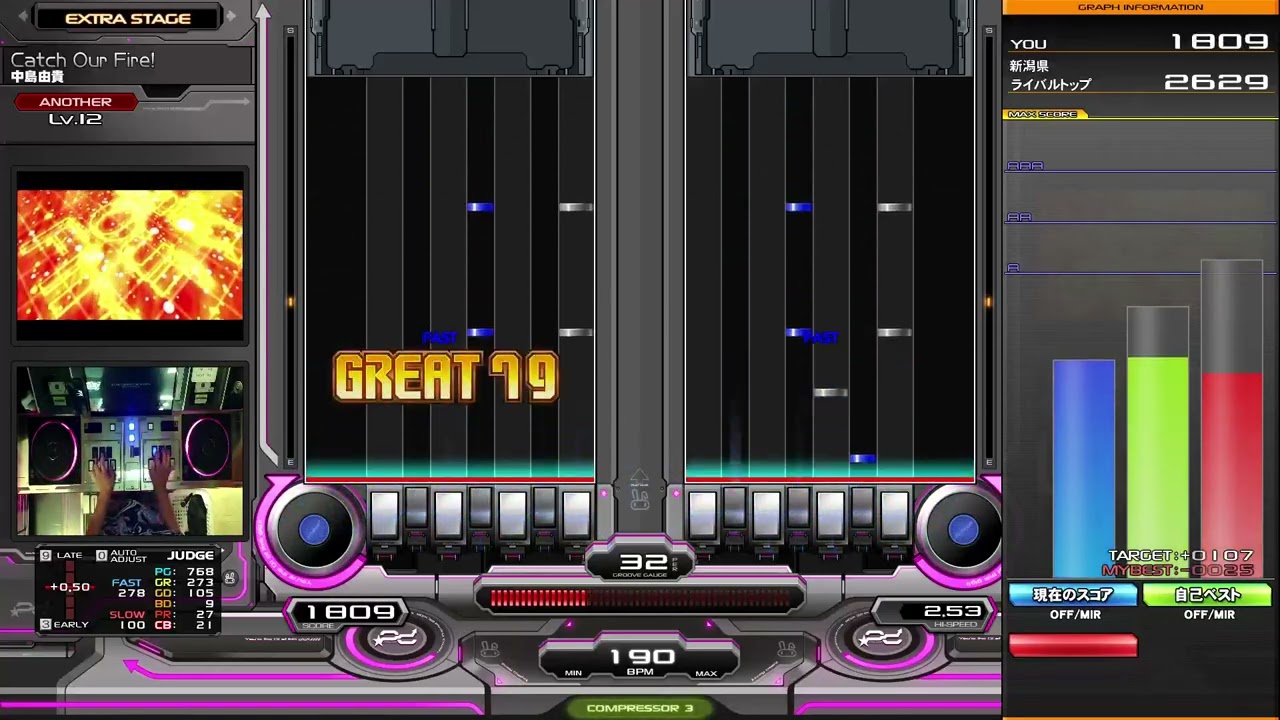
Task: Expand the GRAPH INFORMATION panel header
Action: (x=1140, y=7)
